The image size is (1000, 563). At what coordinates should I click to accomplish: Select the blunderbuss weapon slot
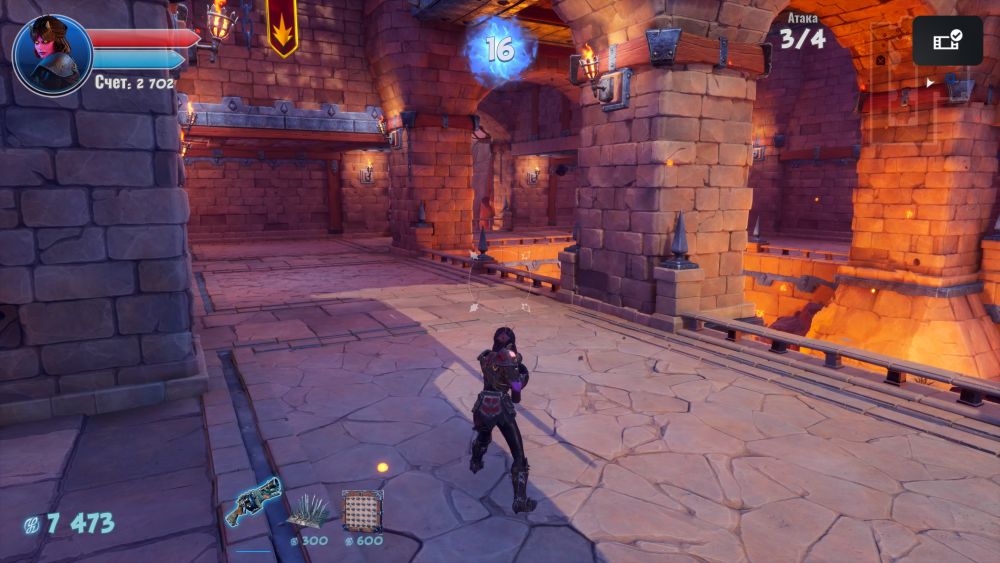point(252,502)
